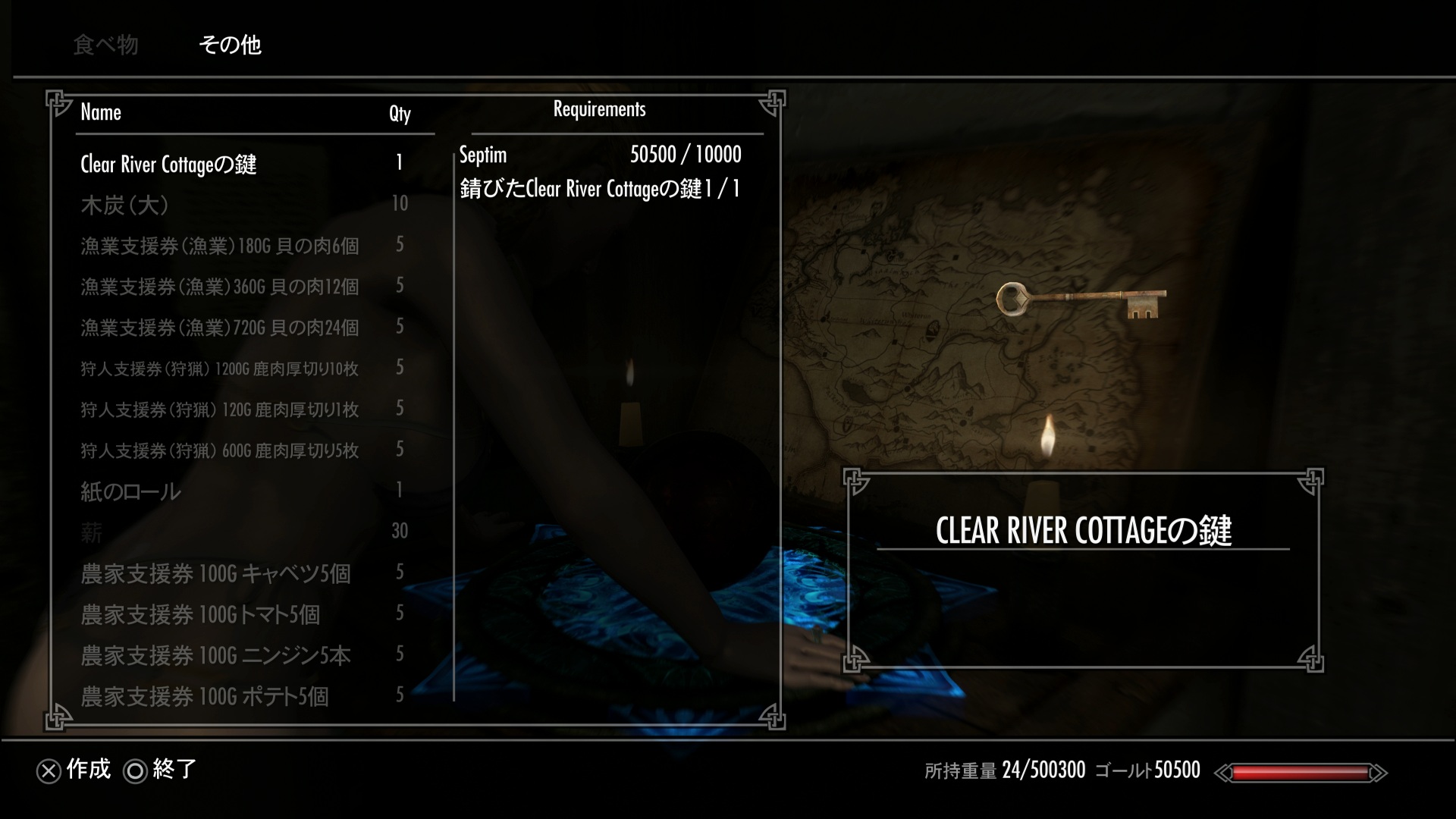Choose 漁業支援券 720G 貝の肉24個
1456x819 pixels.
(219, 328)
